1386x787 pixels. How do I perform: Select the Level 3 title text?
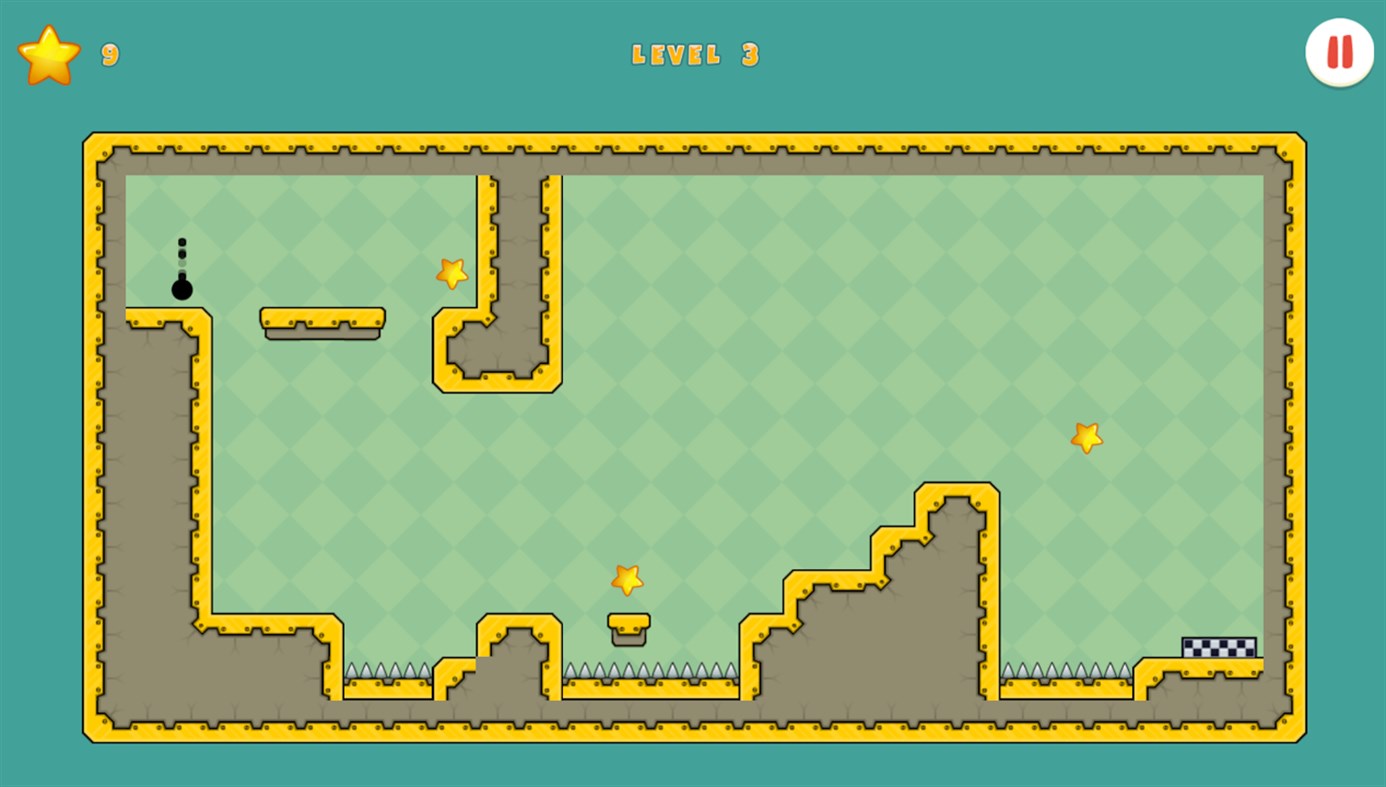point(695,55)
